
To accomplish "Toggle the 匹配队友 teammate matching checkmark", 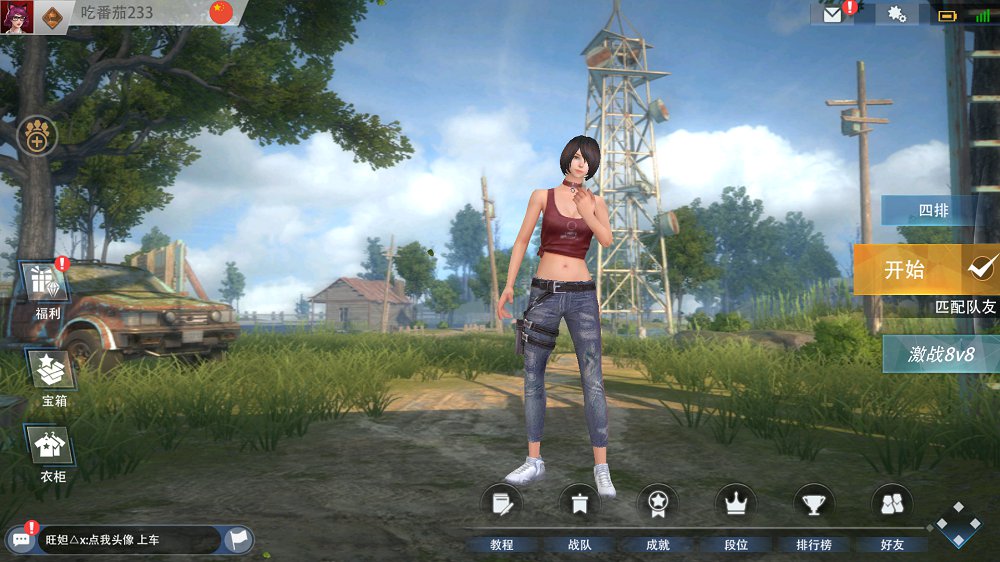I will tap(983, 267).
